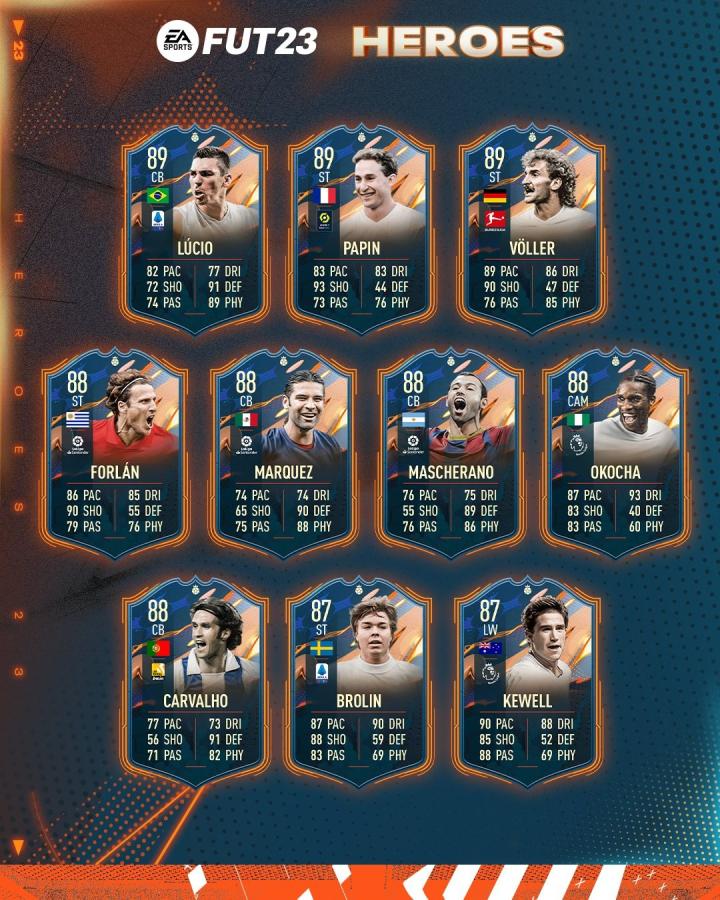Viewport: 720px width, 900px height.
Task: Select the Forlán 88 ST card
Action: click(x=115, y=452)
